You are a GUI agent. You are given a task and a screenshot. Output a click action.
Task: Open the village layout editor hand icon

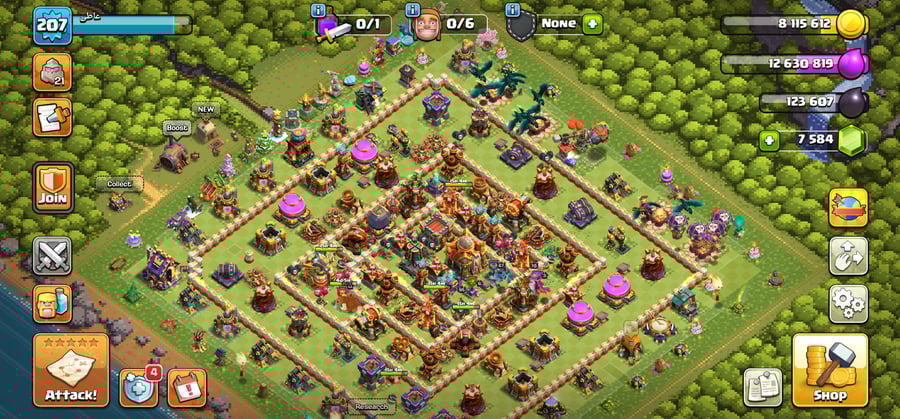click(x=847, y=255)
